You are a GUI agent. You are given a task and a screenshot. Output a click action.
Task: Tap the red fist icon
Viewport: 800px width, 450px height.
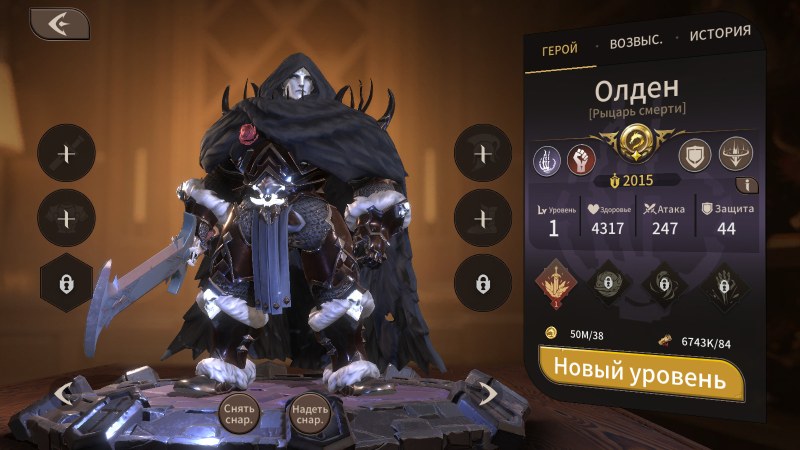pos(582,158)
